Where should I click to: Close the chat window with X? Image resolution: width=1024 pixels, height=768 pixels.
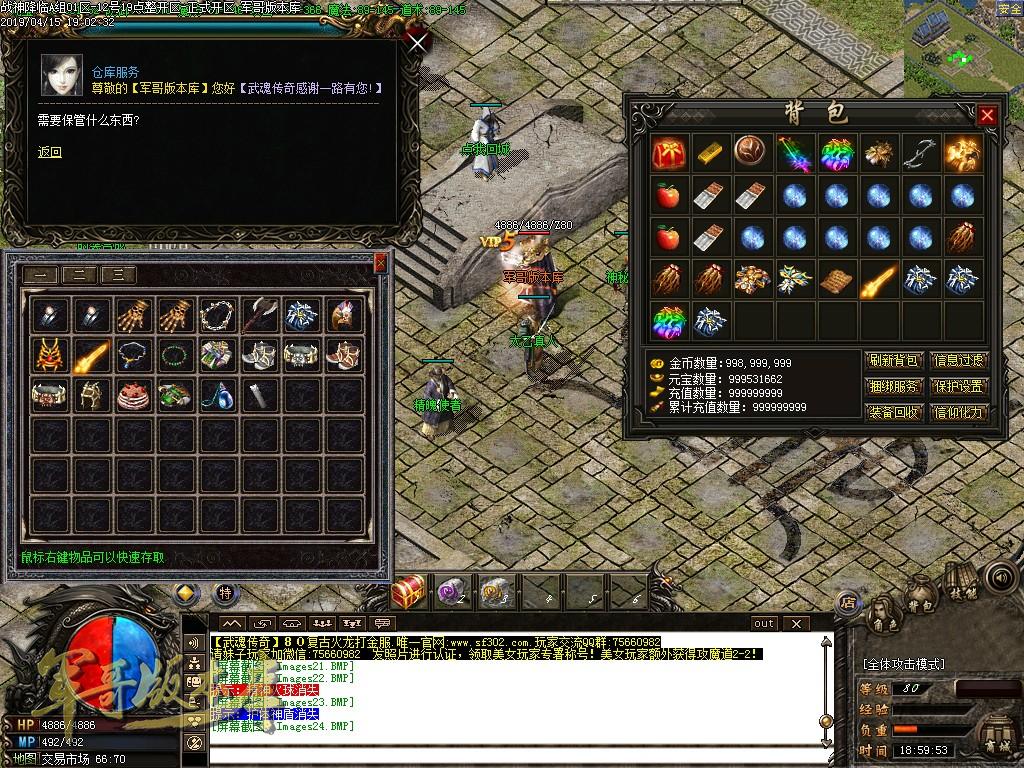tap(796, 623)
